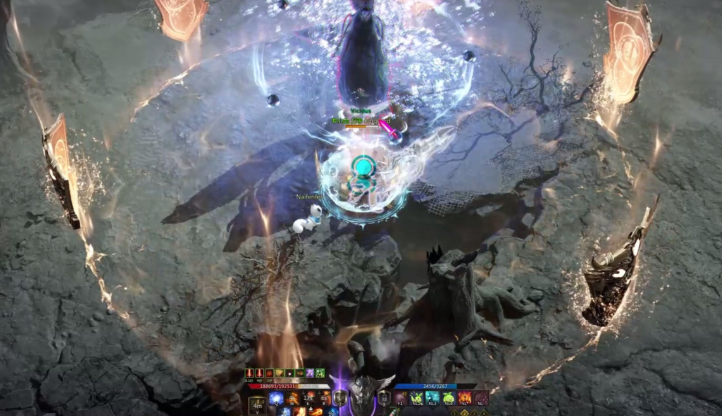Use the fiery red explosion battle item

pos(464,398)
